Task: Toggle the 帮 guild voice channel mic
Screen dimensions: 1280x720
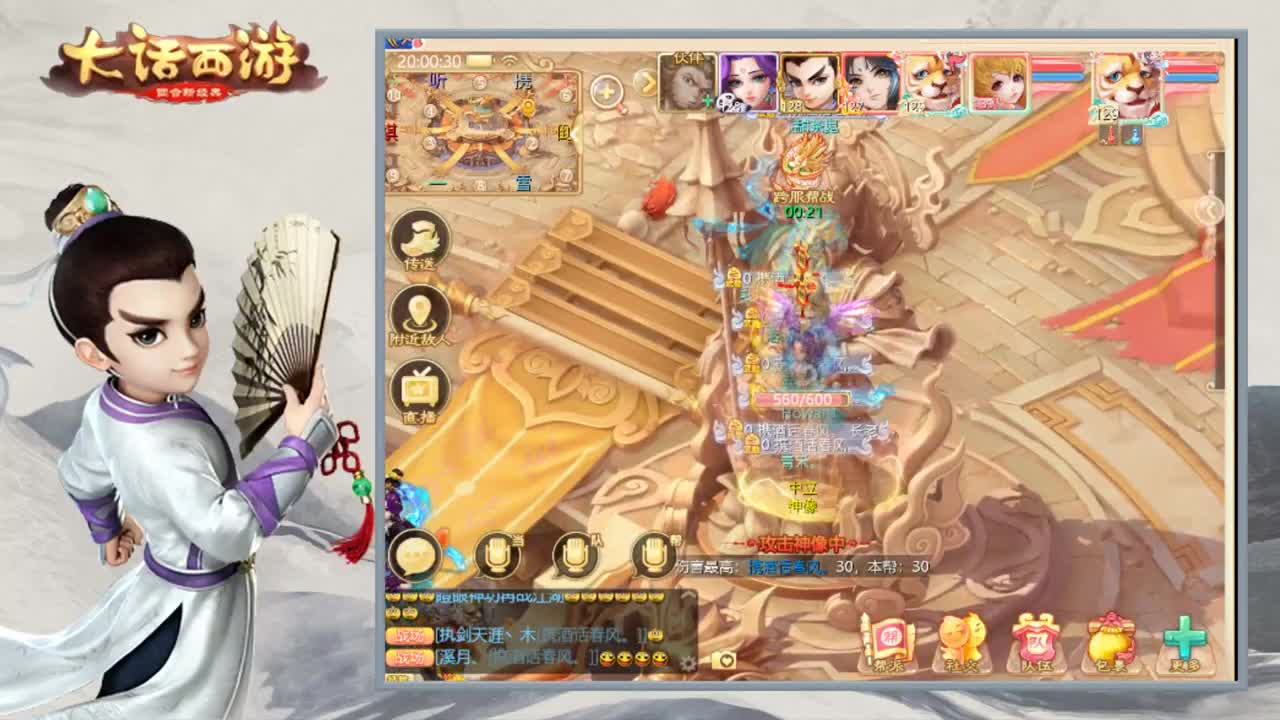Action: click(652, 551)
